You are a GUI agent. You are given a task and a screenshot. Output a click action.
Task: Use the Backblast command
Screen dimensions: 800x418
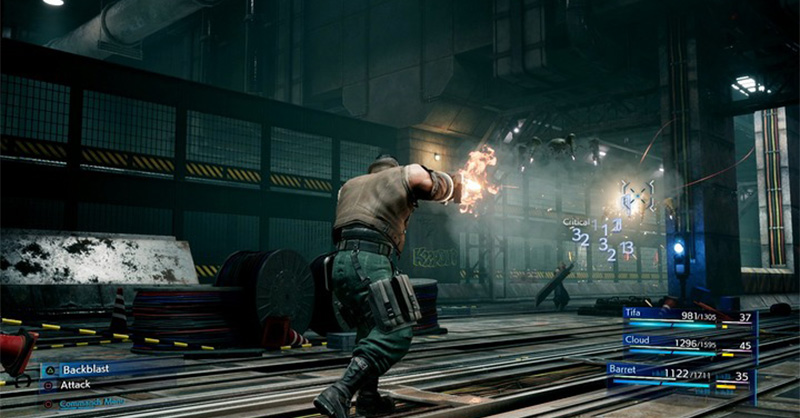[85, 369]
